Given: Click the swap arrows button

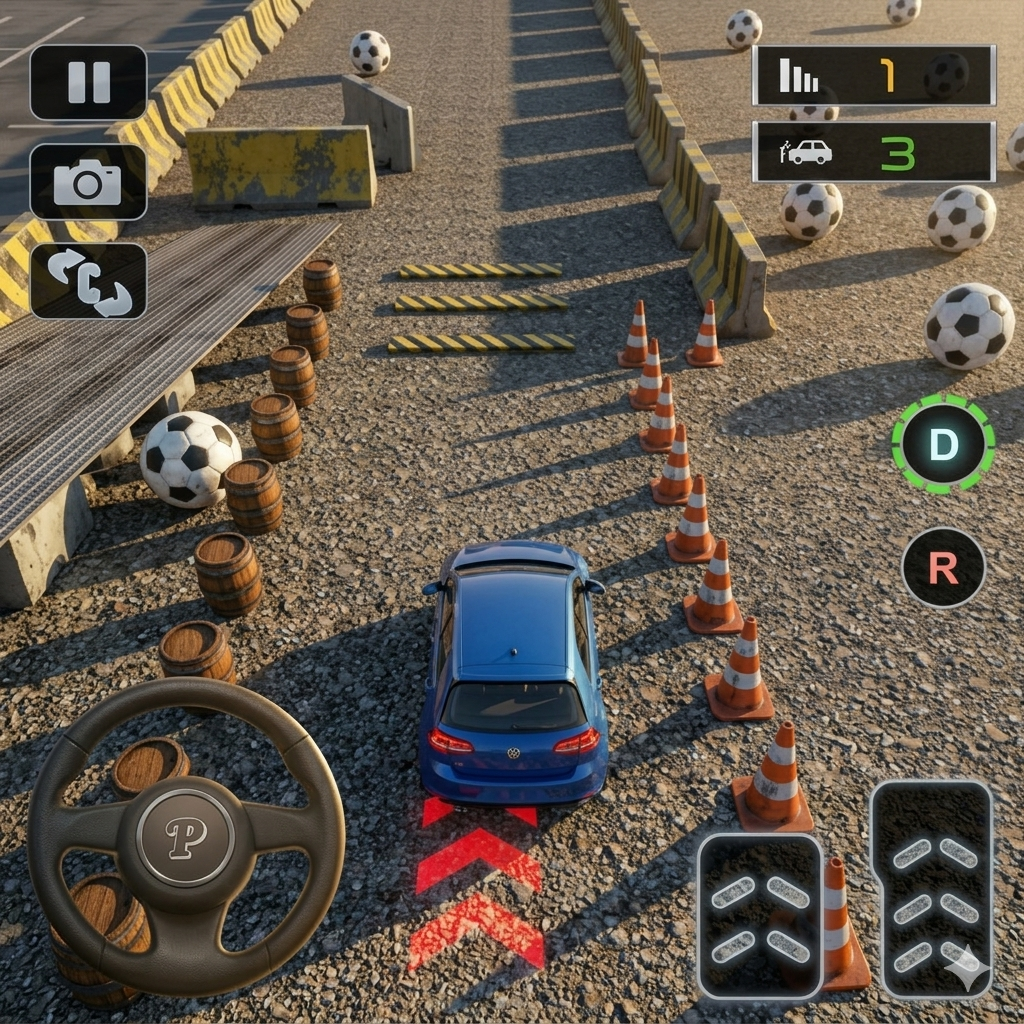Looking at the screenshot, I should point(88,281).
